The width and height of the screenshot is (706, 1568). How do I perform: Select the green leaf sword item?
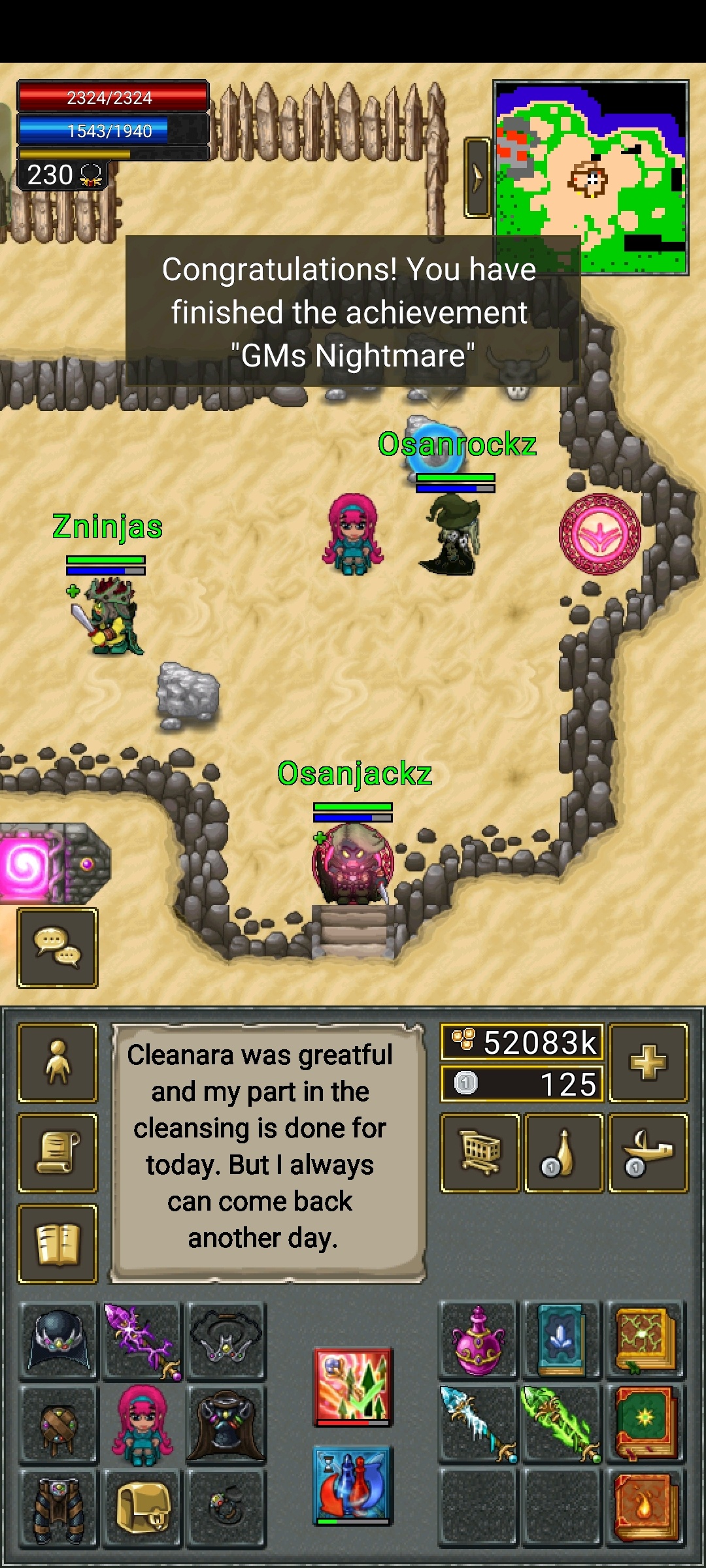[561, 1424]
